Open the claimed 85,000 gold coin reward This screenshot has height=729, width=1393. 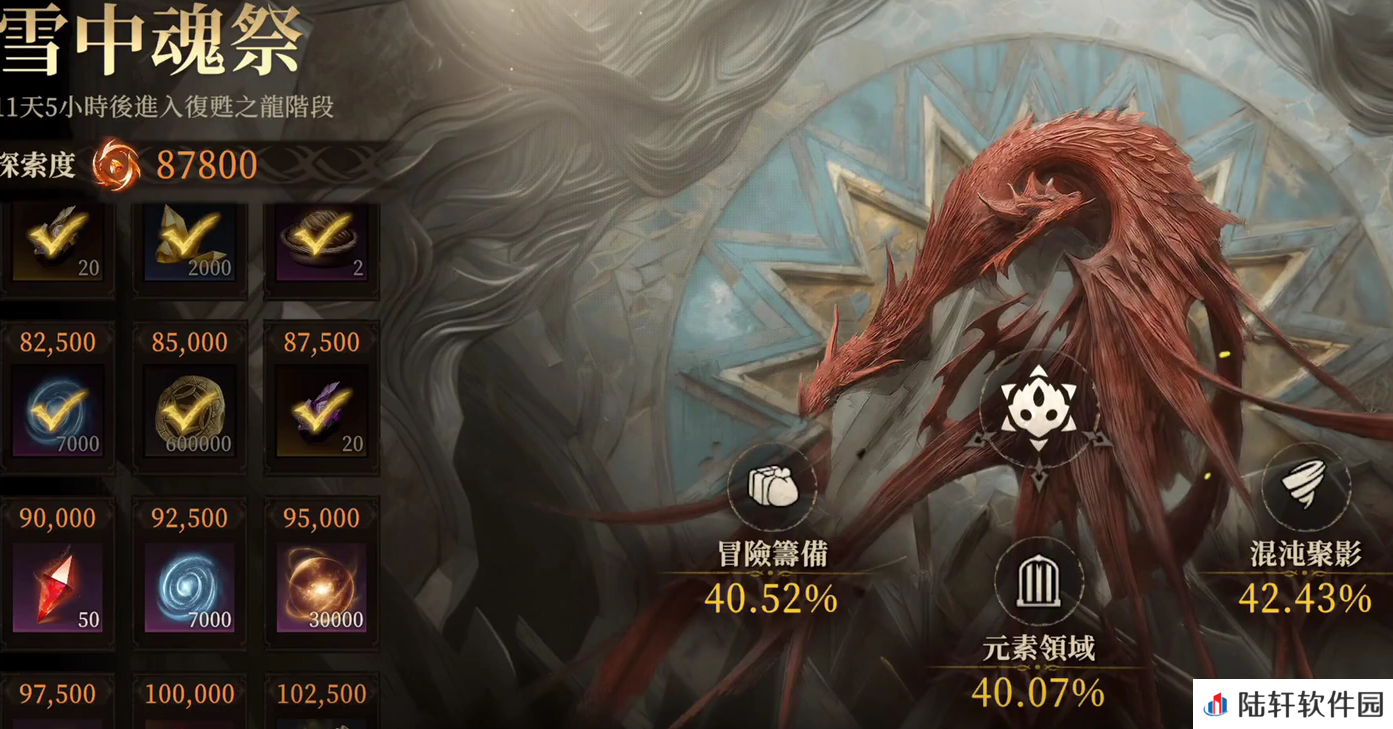(190, 411)
